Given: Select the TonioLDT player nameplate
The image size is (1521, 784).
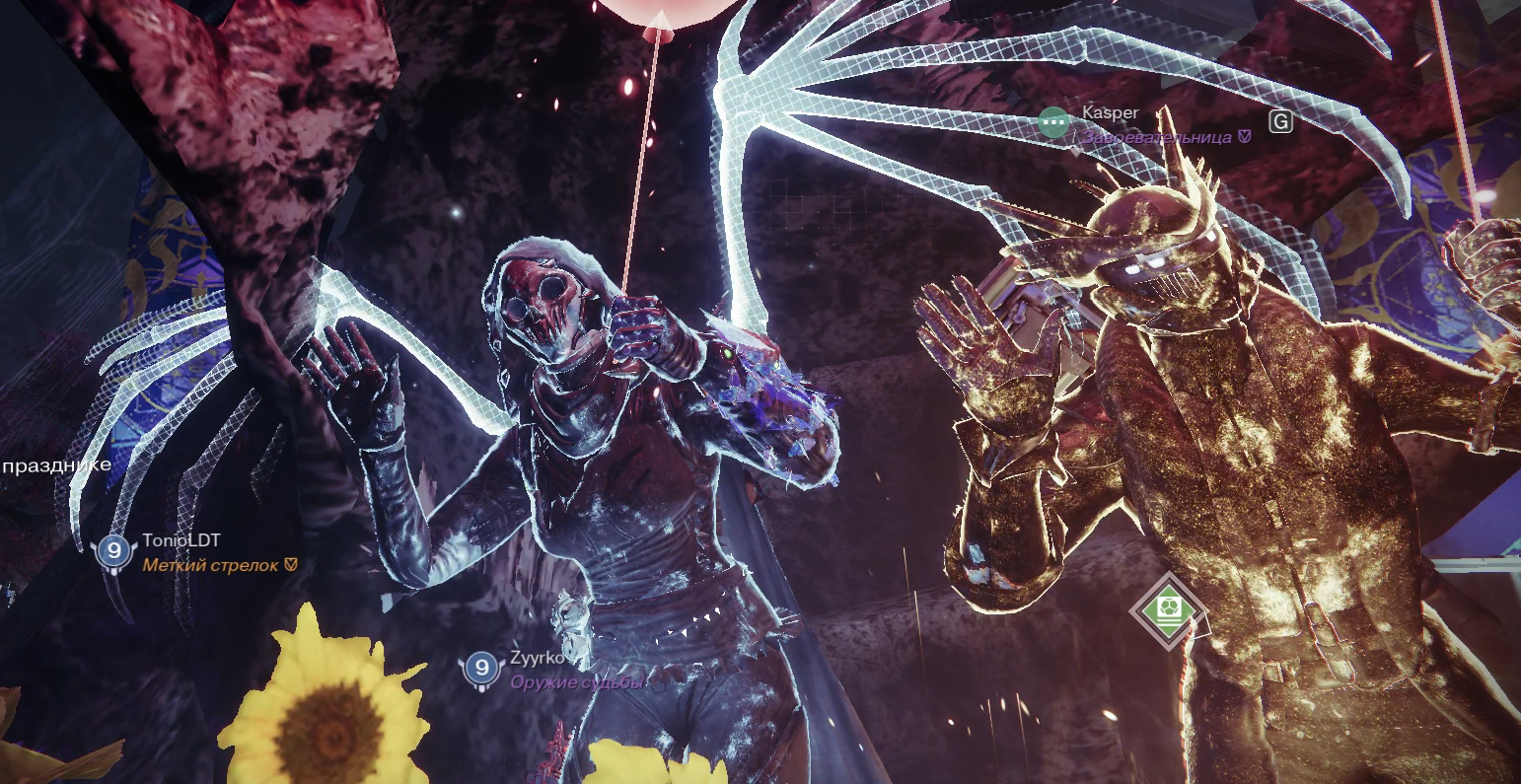Looking at the screenshot, I should [181, 540].
